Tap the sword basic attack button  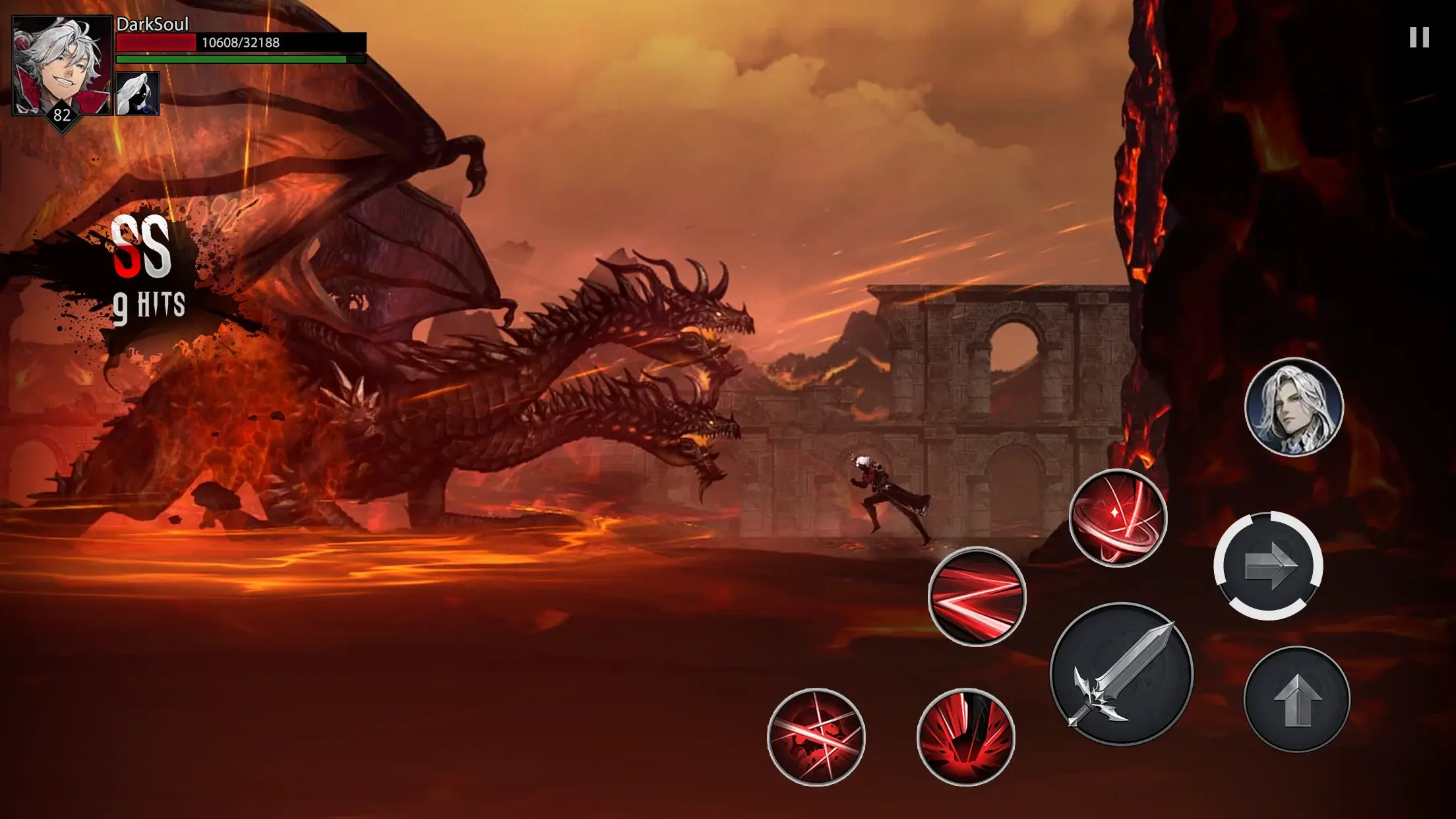coord(1121,675)
